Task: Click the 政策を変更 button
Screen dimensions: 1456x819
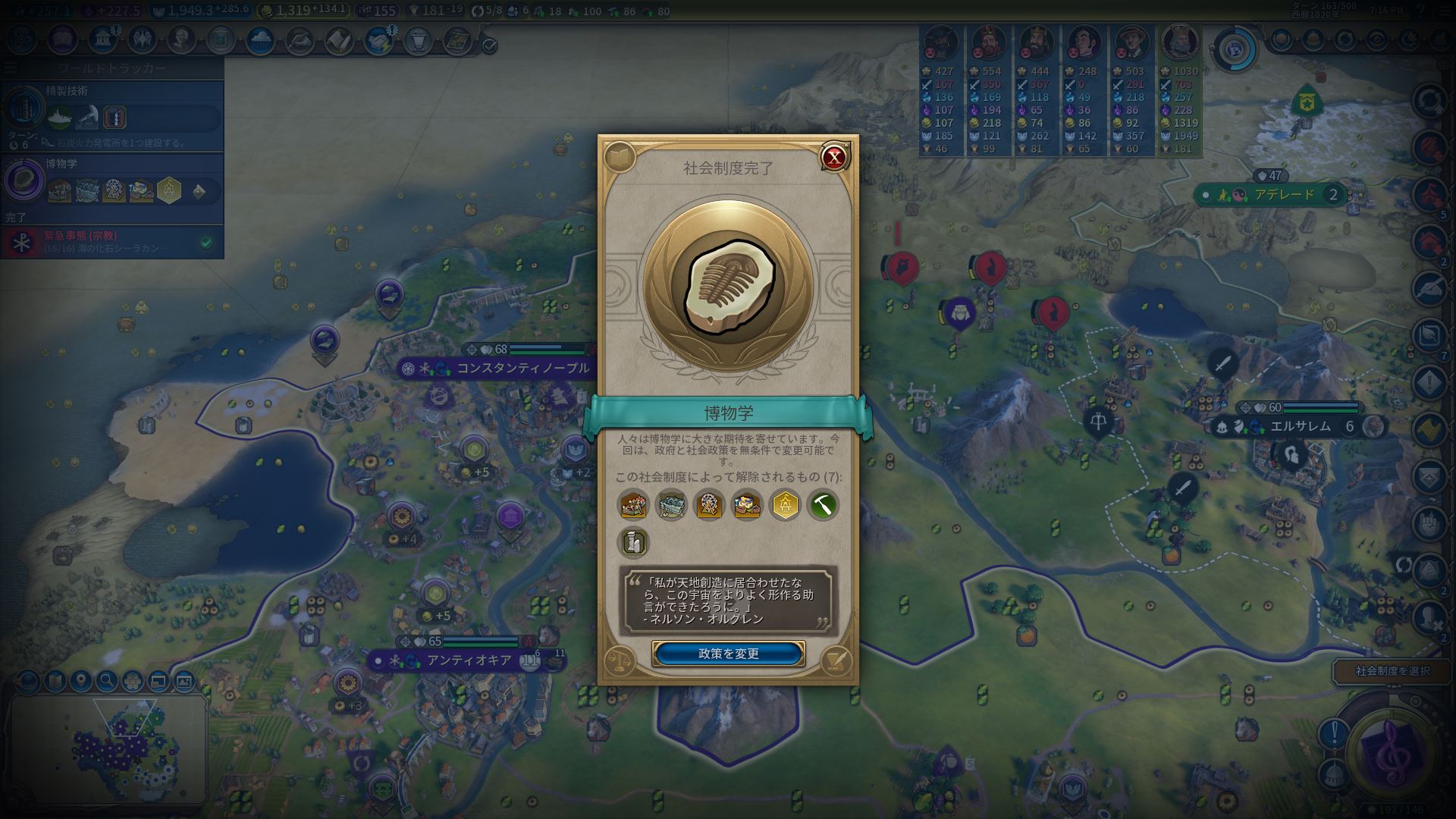Action: (728, 654)
